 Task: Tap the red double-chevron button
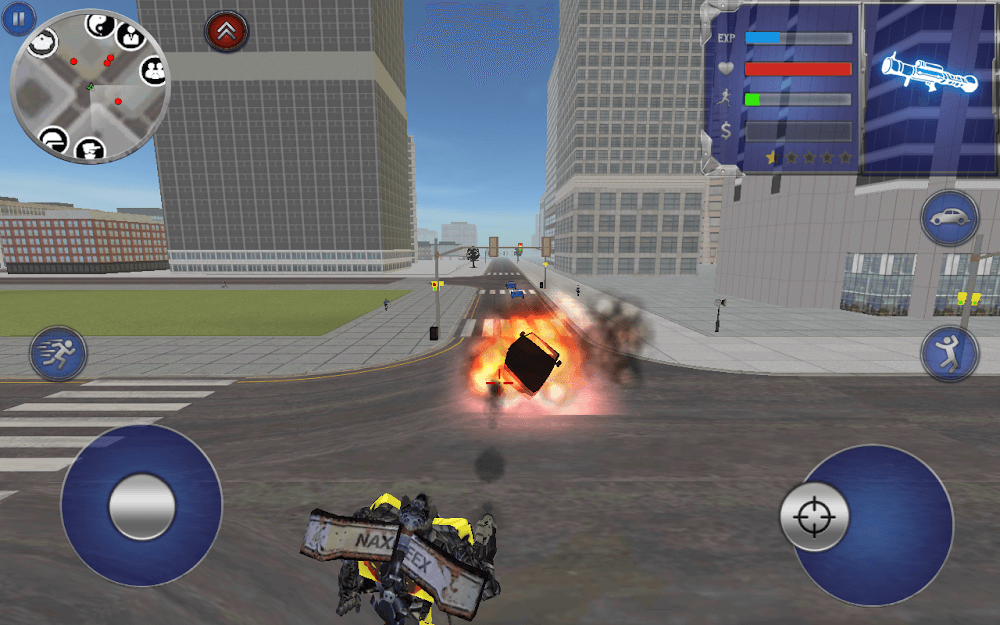pyautogui.click(x=225, y=31)
